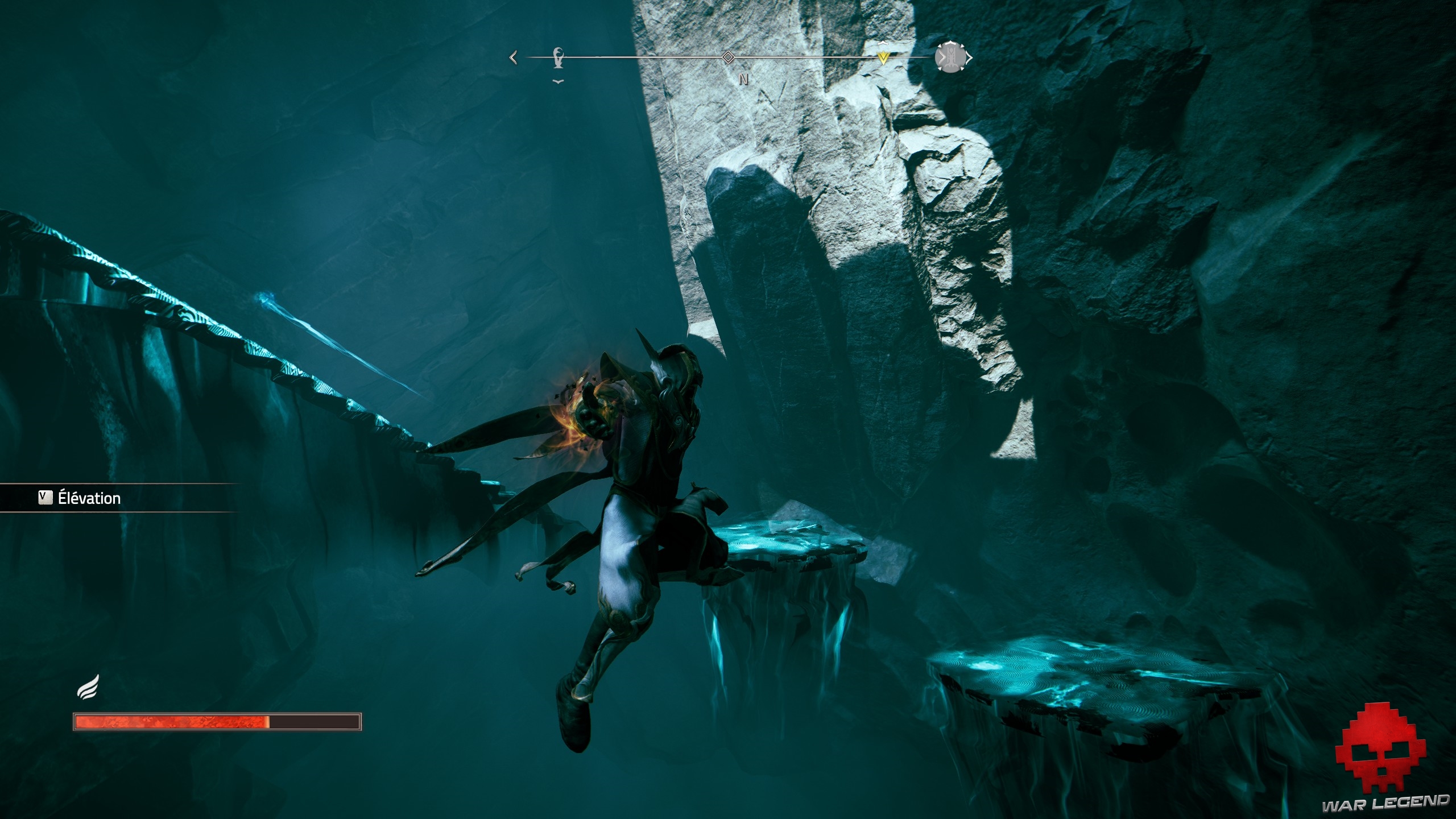The image size is (1456, 819).
Task: Click the yellow objective marker on the compass
Action: [883, 57]
